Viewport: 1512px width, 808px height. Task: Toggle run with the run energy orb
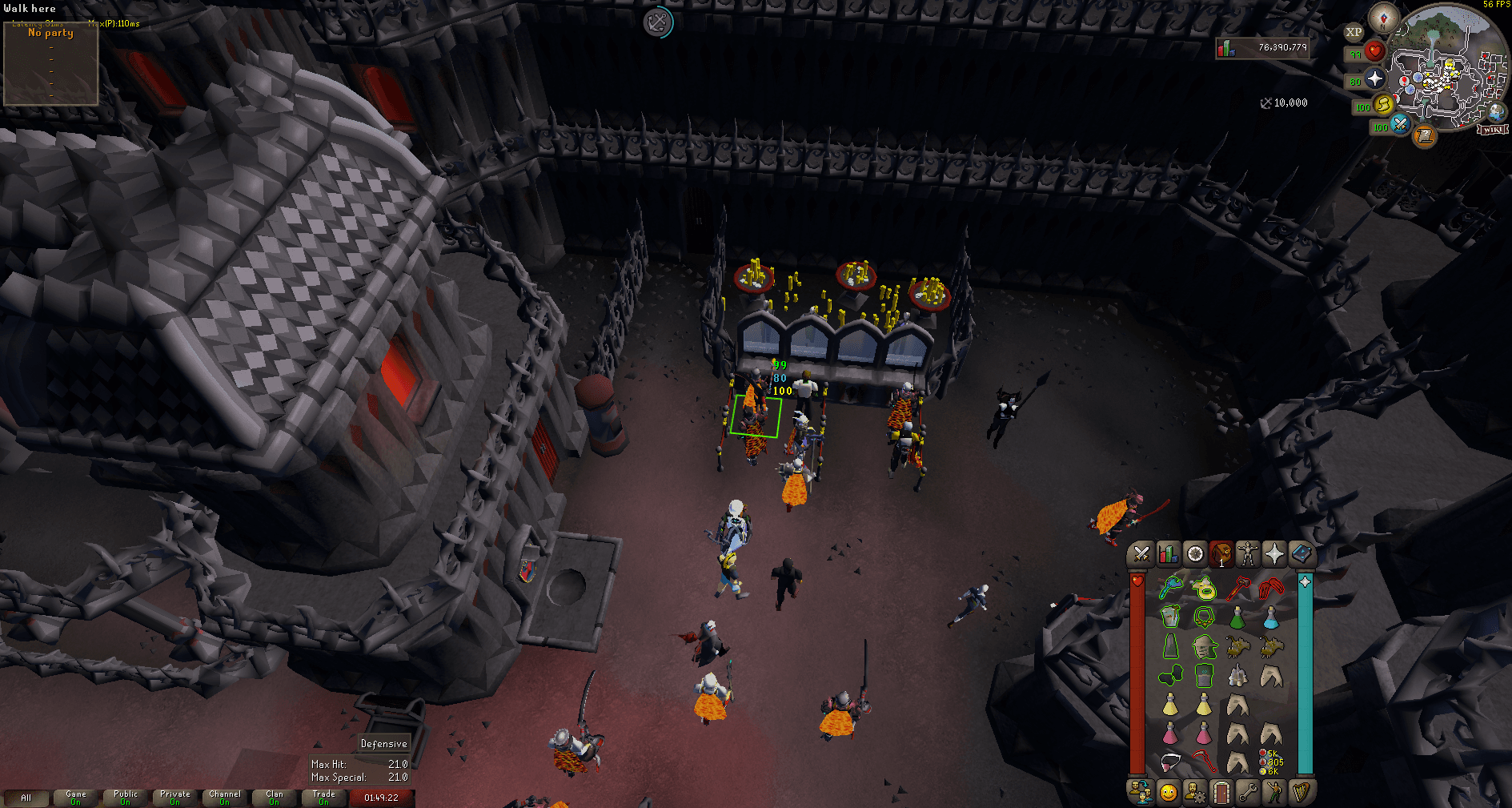1382,106
